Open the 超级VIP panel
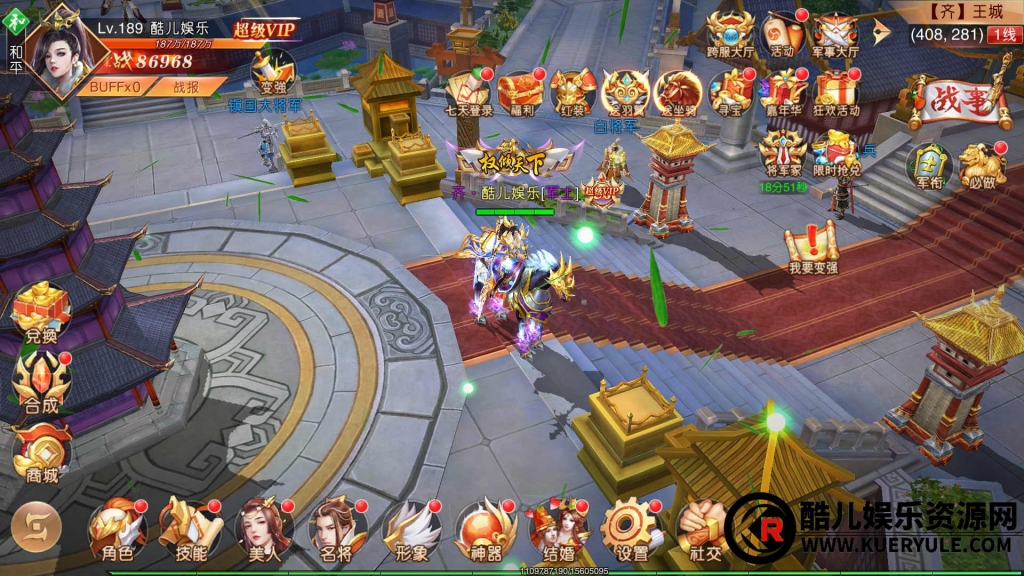This screenshot has width=1024, height=576. [264, 30]
